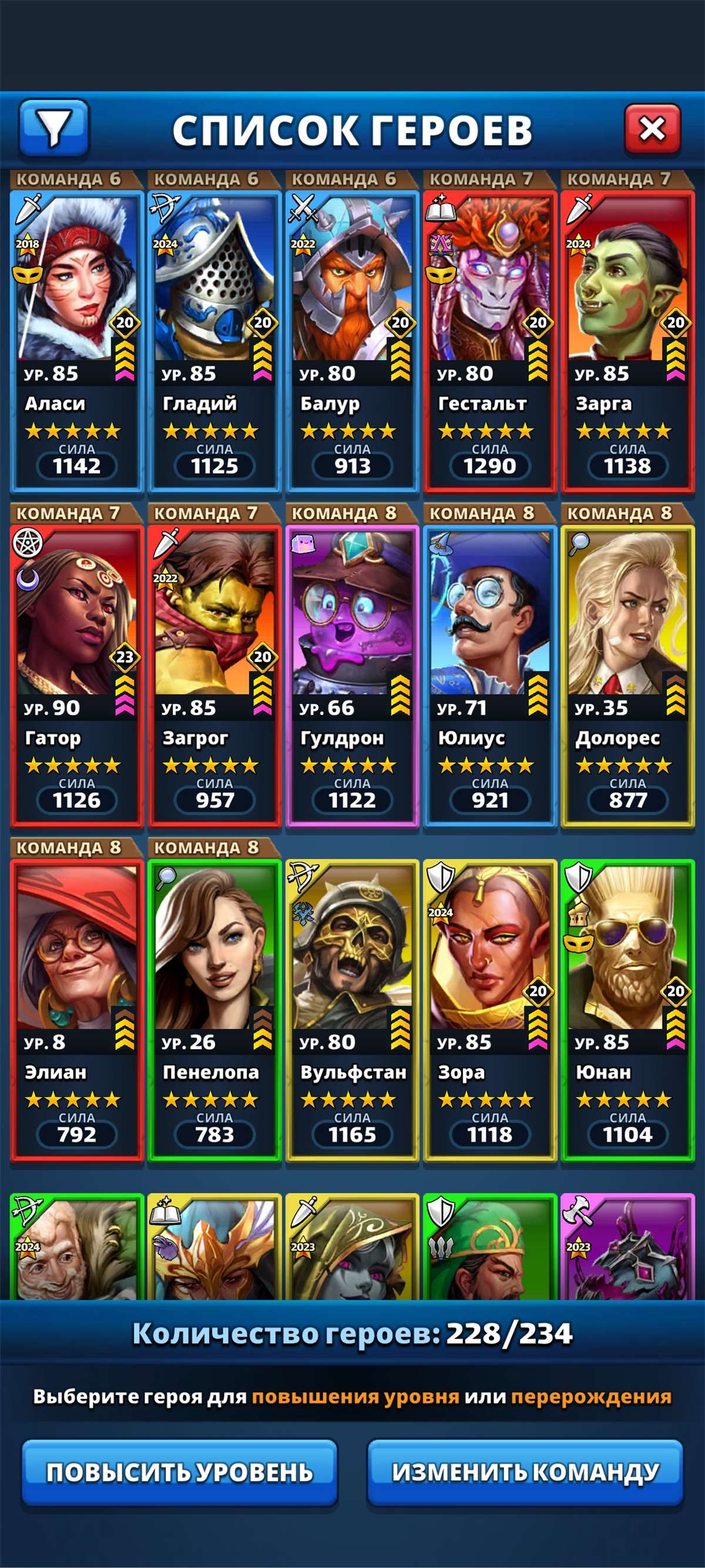Image resolution: width=705 pixels, height=1568 pixels.
Task: Choose the hero Юлиус
Action: [489, 676]
